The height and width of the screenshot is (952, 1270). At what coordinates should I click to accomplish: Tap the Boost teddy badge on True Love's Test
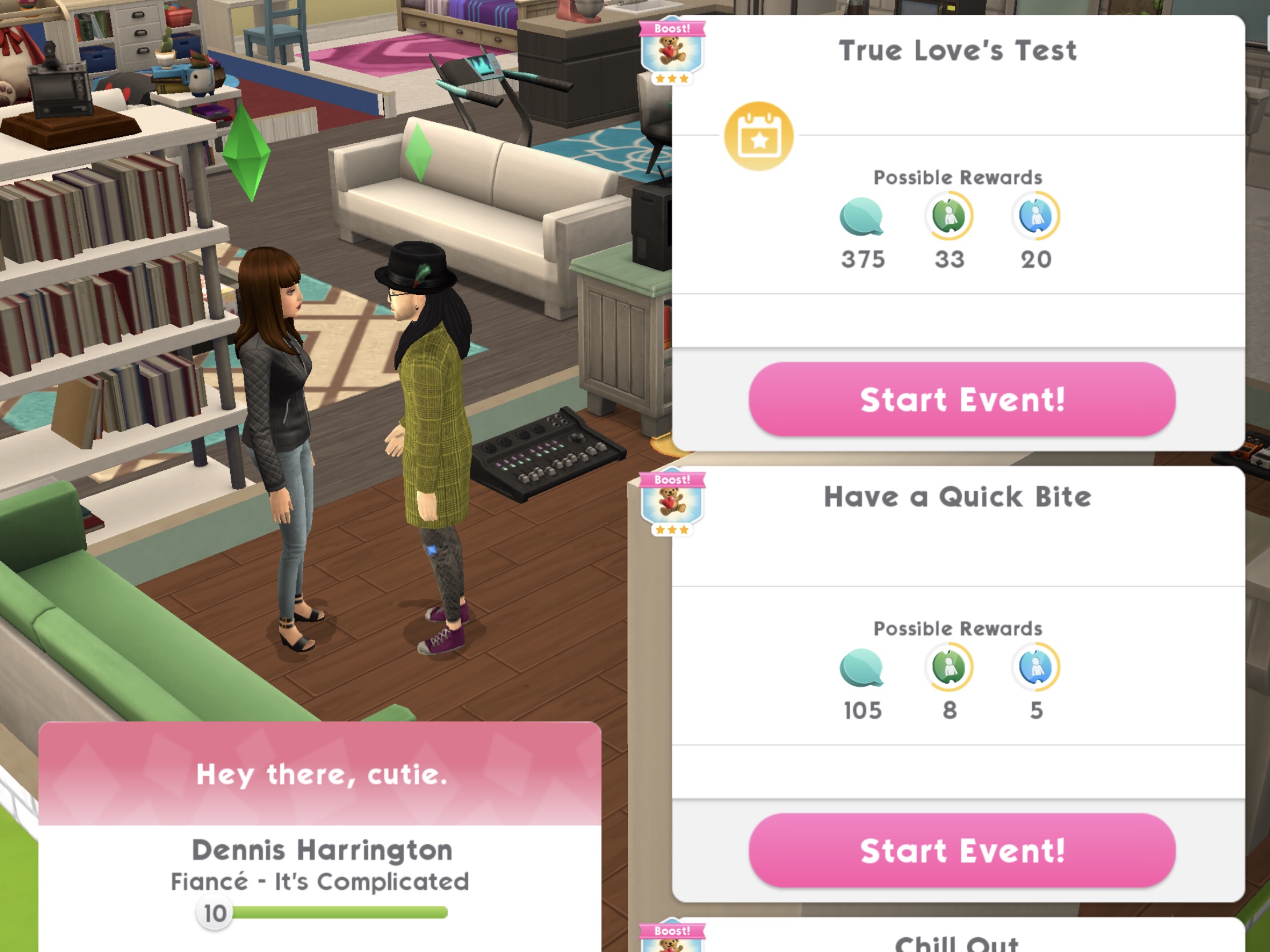point(672,53)
